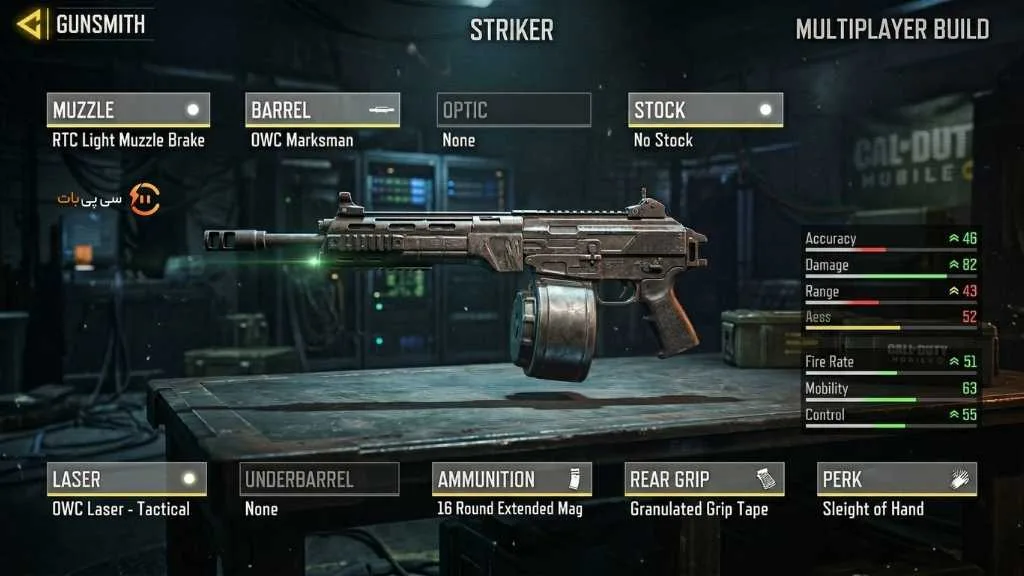Change the Ammunition attachment

coord(512,479)
